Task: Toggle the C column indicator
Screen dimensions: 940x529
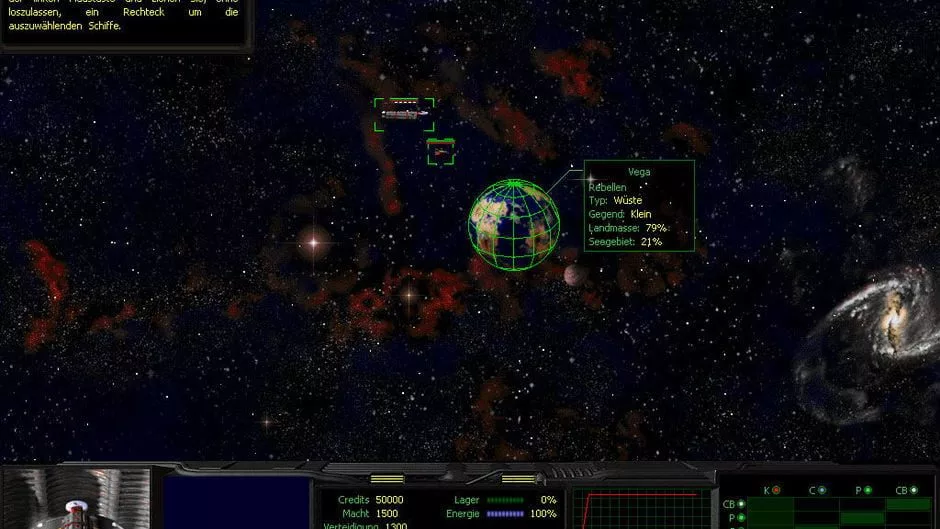Action: [822, 490]
